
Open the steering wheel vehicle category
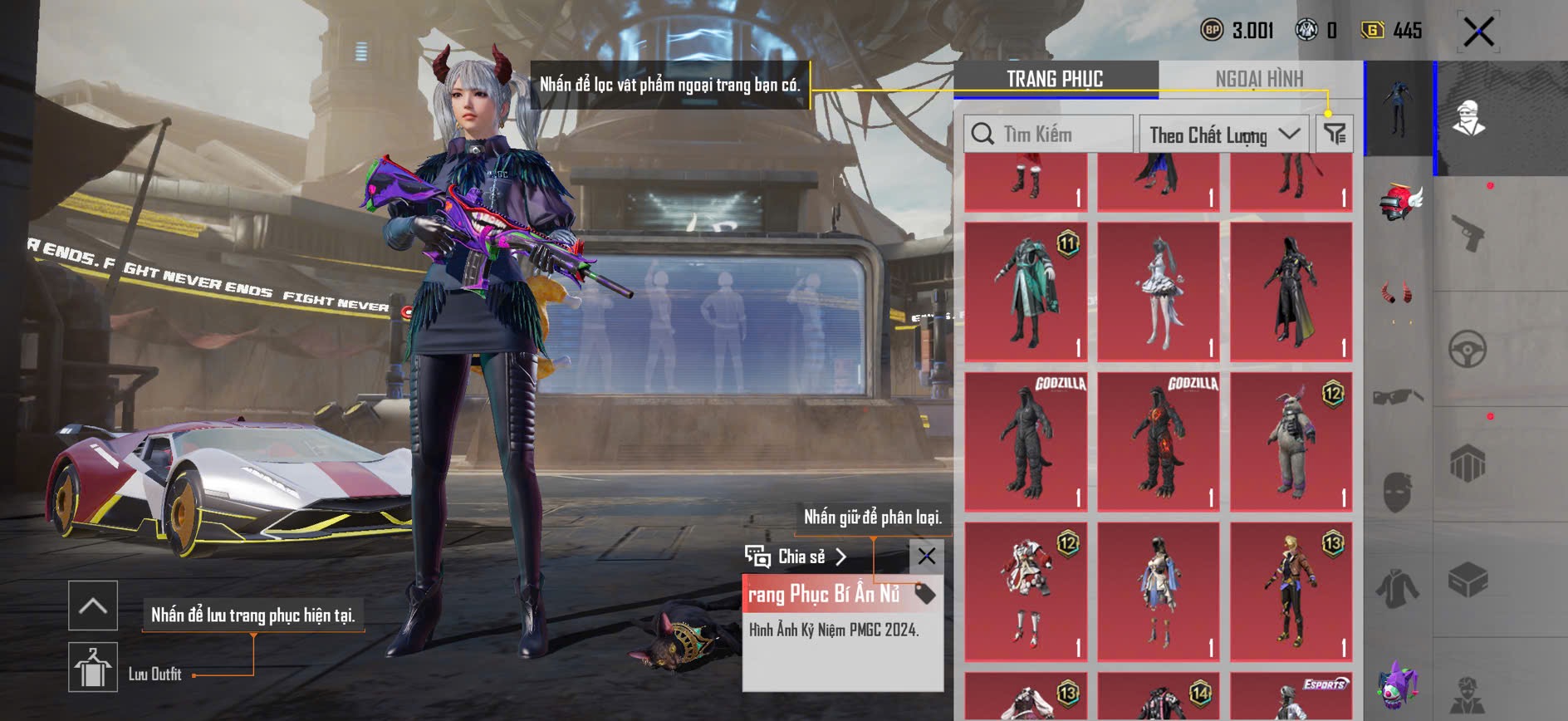[x=1468, y=349]
